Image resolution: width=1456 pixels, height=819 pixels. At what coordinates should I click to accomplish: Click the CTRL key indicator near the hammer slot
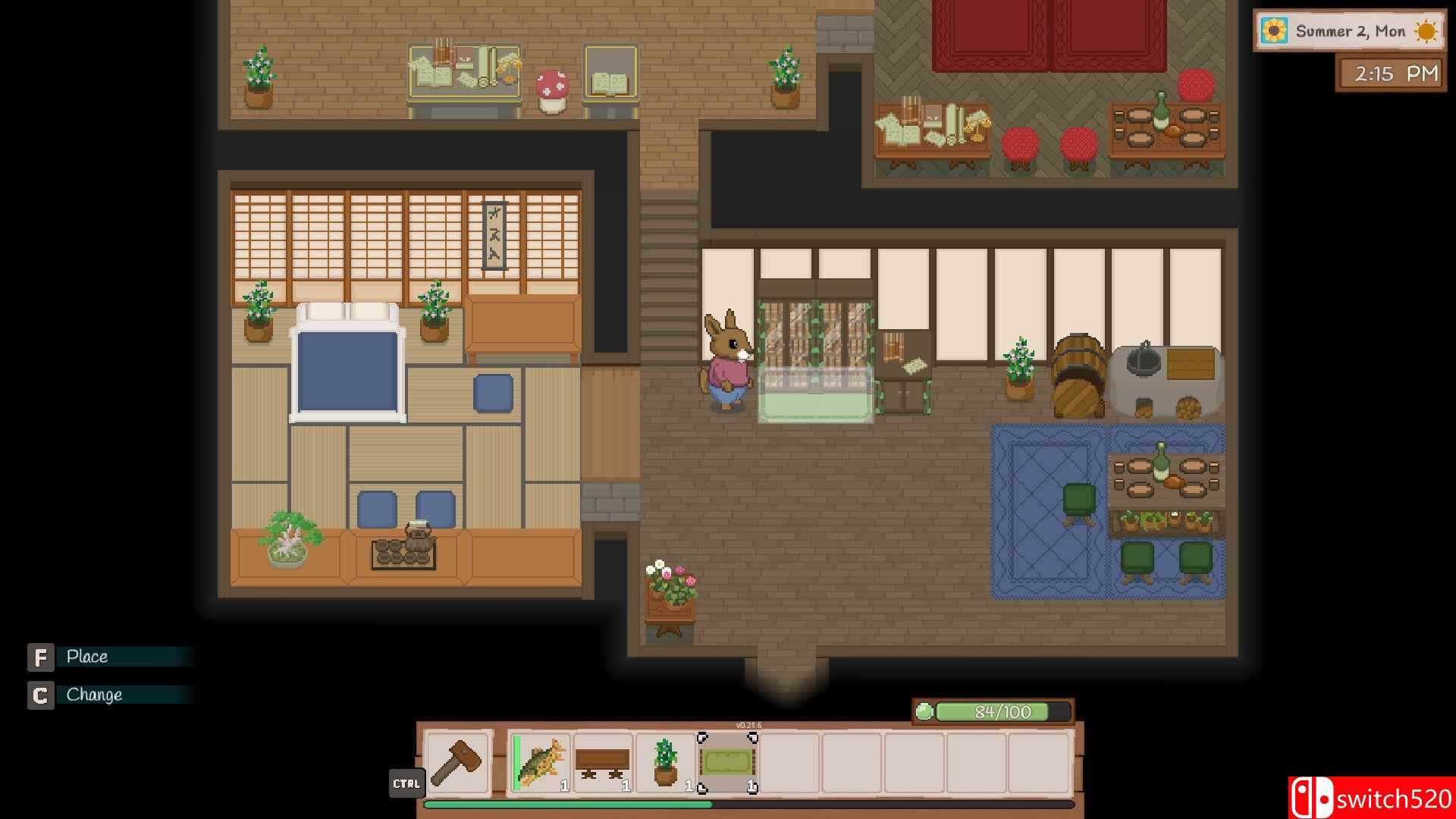pyautogui.click(x=407, y=784)
